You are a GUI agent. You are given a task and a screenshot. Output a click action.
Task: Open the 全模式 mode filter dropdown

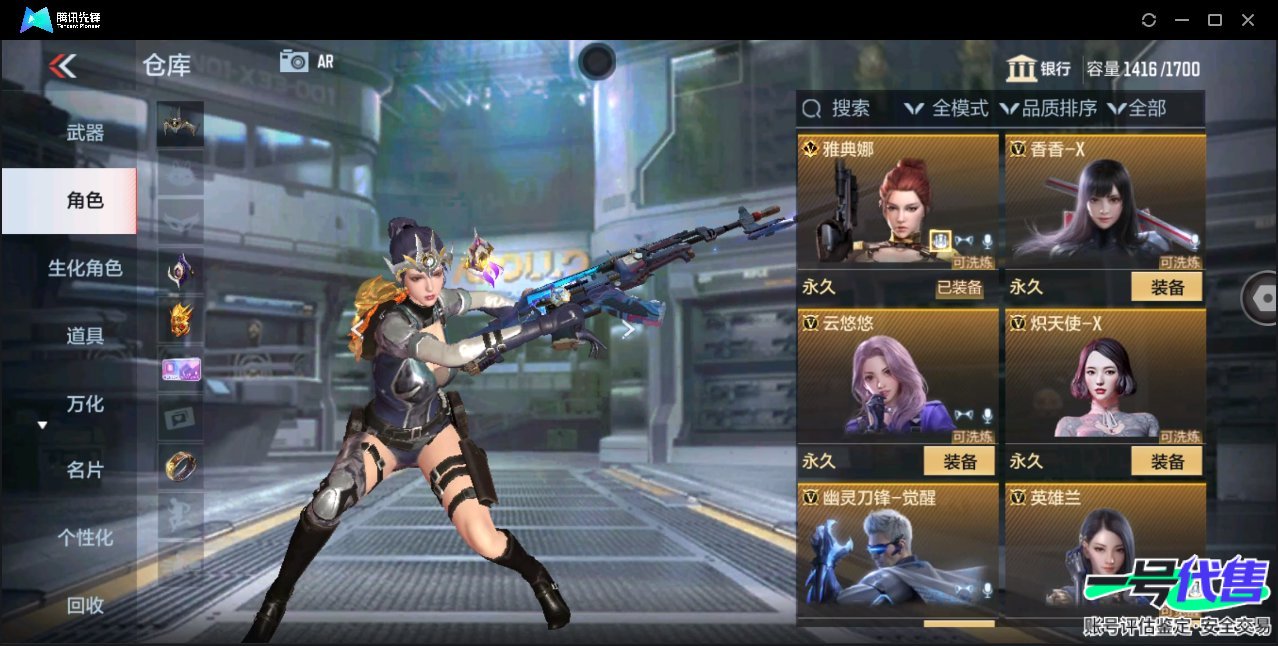click(947, 108)
